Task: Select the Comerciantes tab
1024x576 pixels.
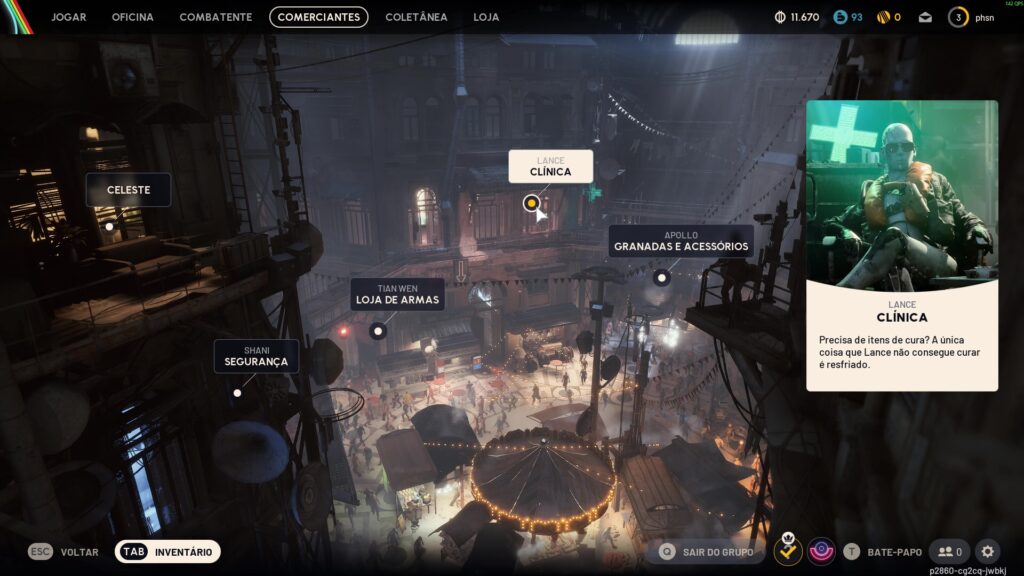Action: [x=319, y=17]
